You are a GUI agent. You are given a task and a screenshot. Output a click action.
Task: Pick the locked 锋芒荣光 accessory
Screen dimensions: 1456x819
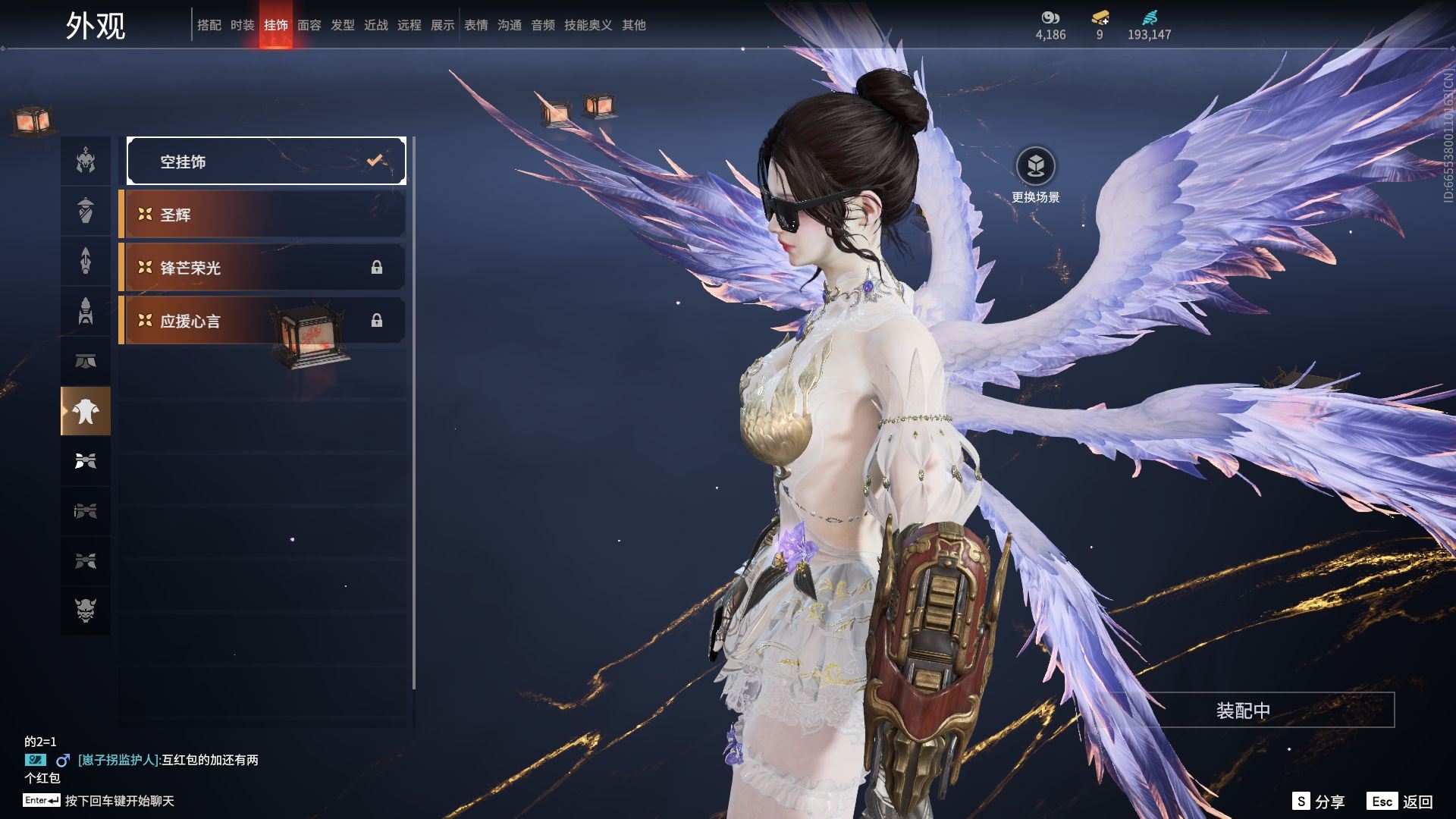pyautogui.click(x=262, y=268)
